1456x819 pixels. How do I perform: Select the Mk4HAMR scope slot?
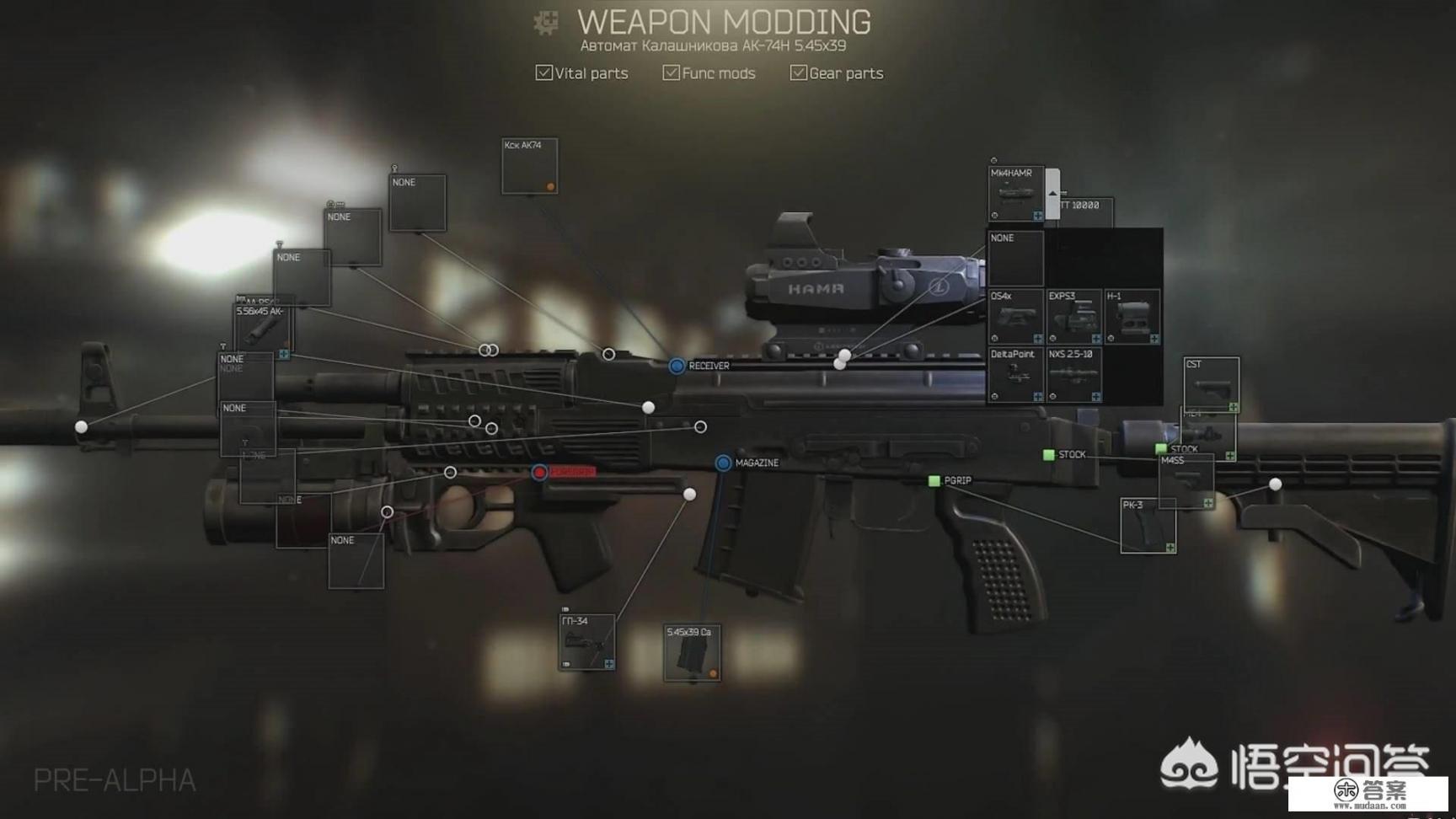1015,195
